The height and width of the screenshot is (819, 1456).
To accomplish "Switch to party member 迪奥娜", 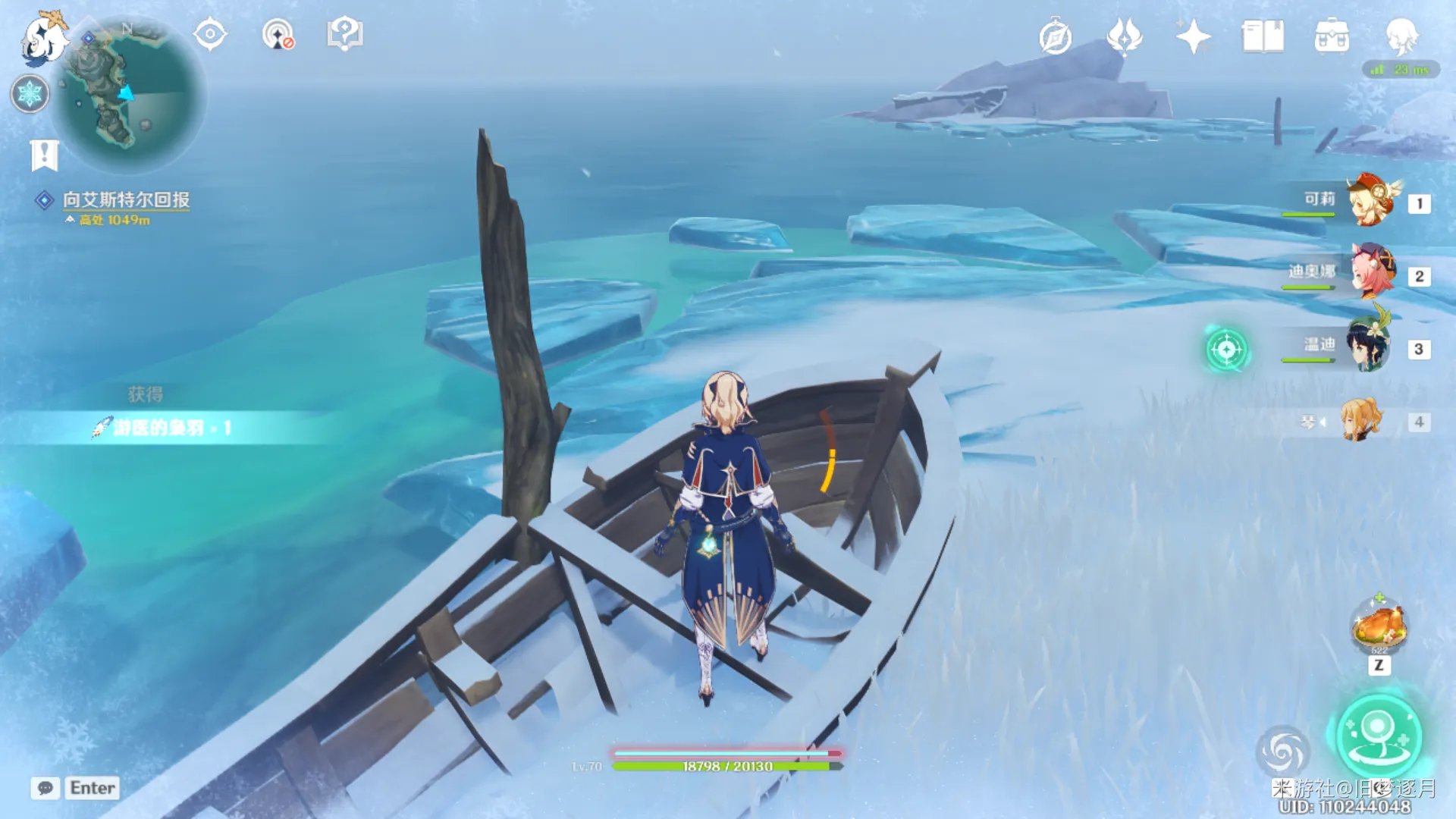I will point(1371,275).
